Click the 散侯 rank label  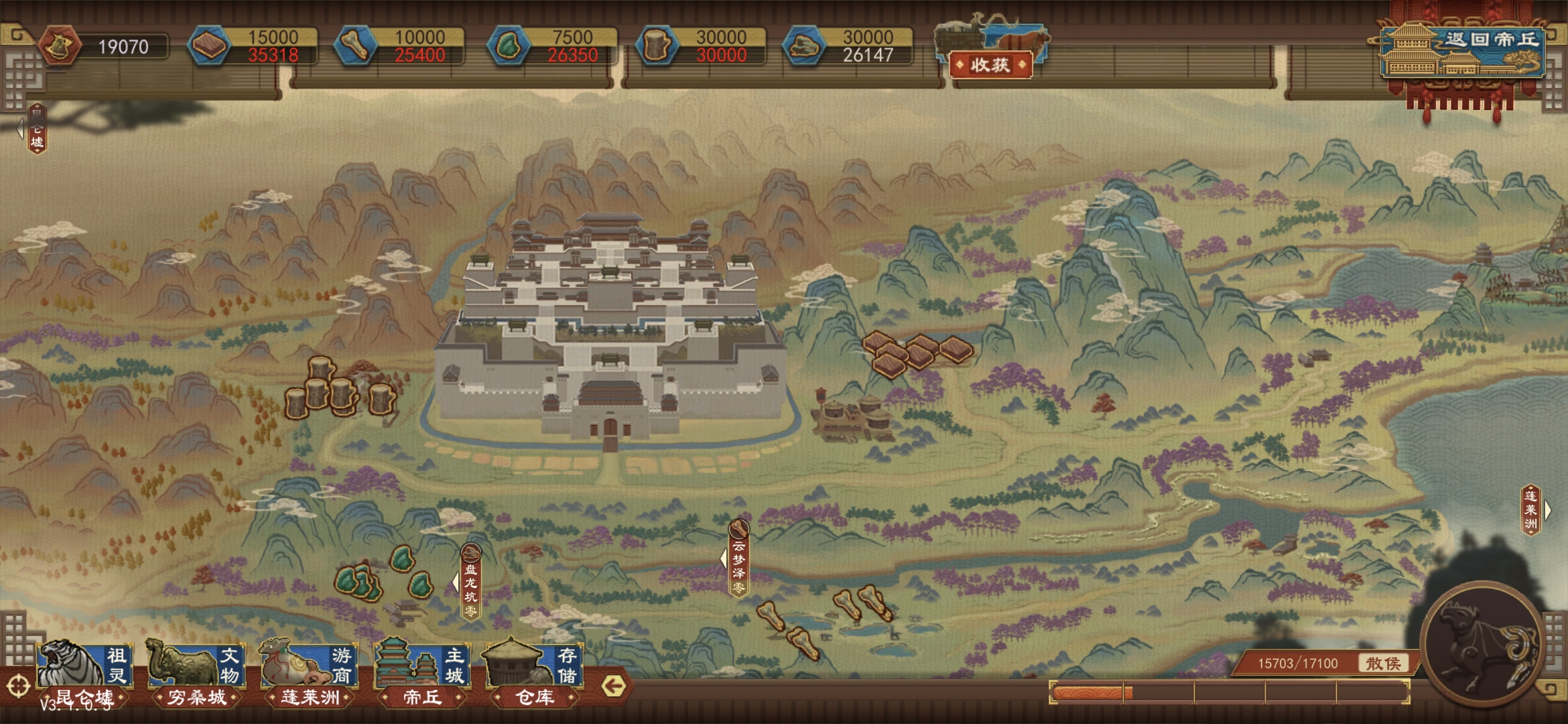pos(1383,663)
